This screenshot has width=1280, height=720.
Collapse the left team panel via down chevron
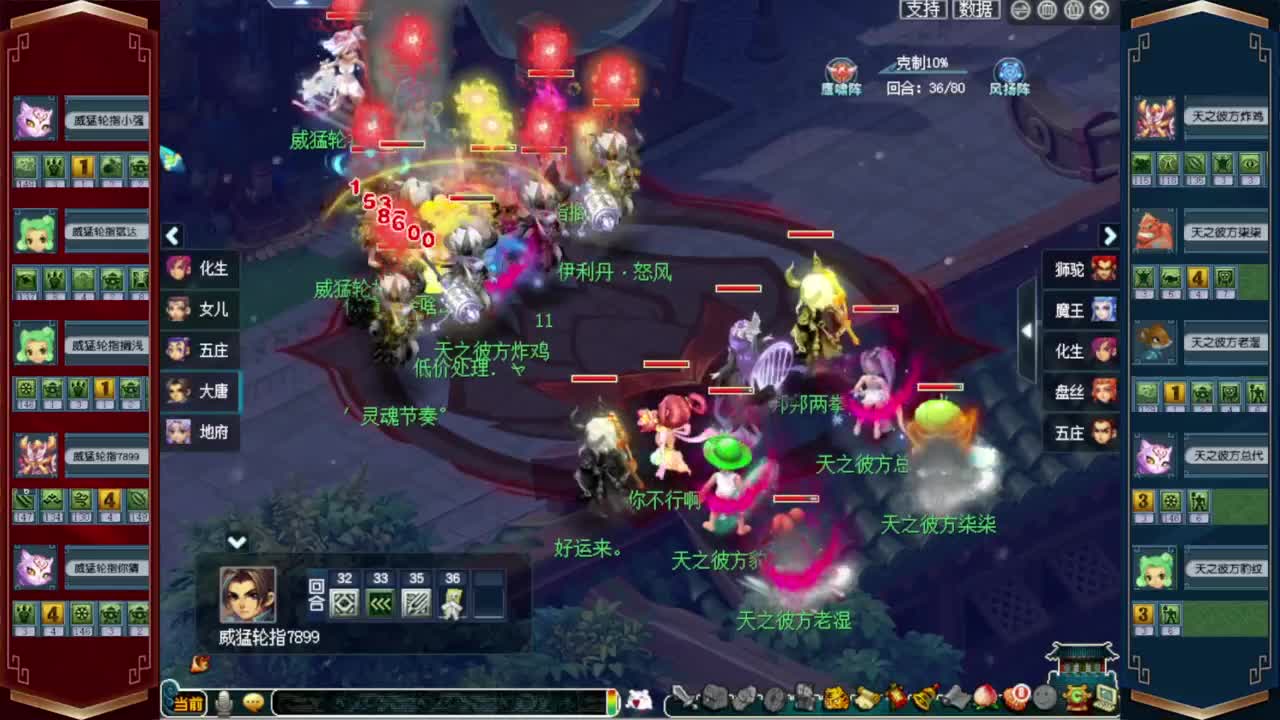(238, 542)
